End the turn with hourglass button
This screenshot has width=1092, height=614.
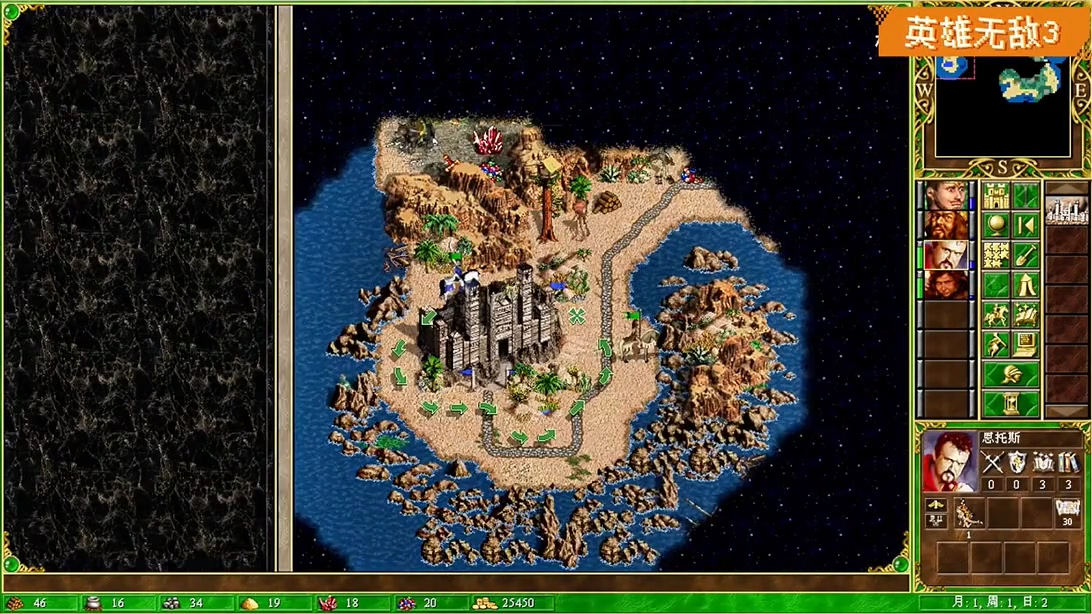coord(1010,404)
